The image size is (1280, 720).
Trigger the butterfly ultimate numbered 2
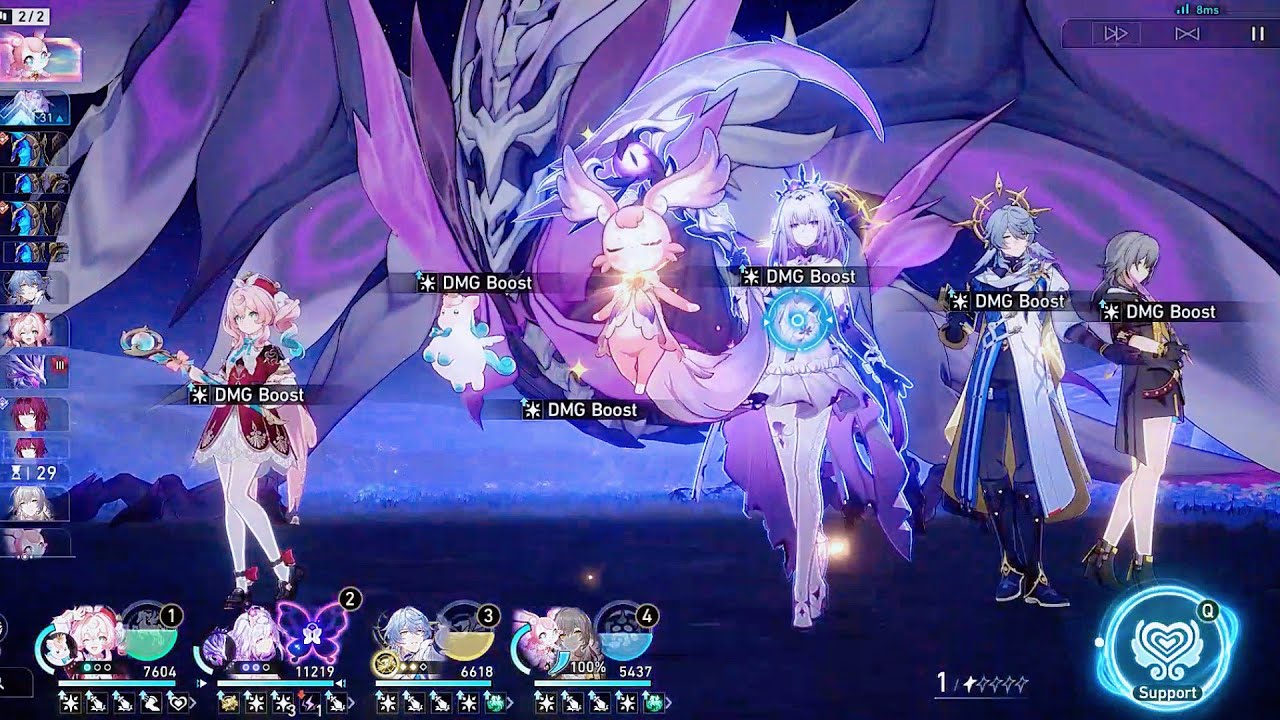coord(311,634)
